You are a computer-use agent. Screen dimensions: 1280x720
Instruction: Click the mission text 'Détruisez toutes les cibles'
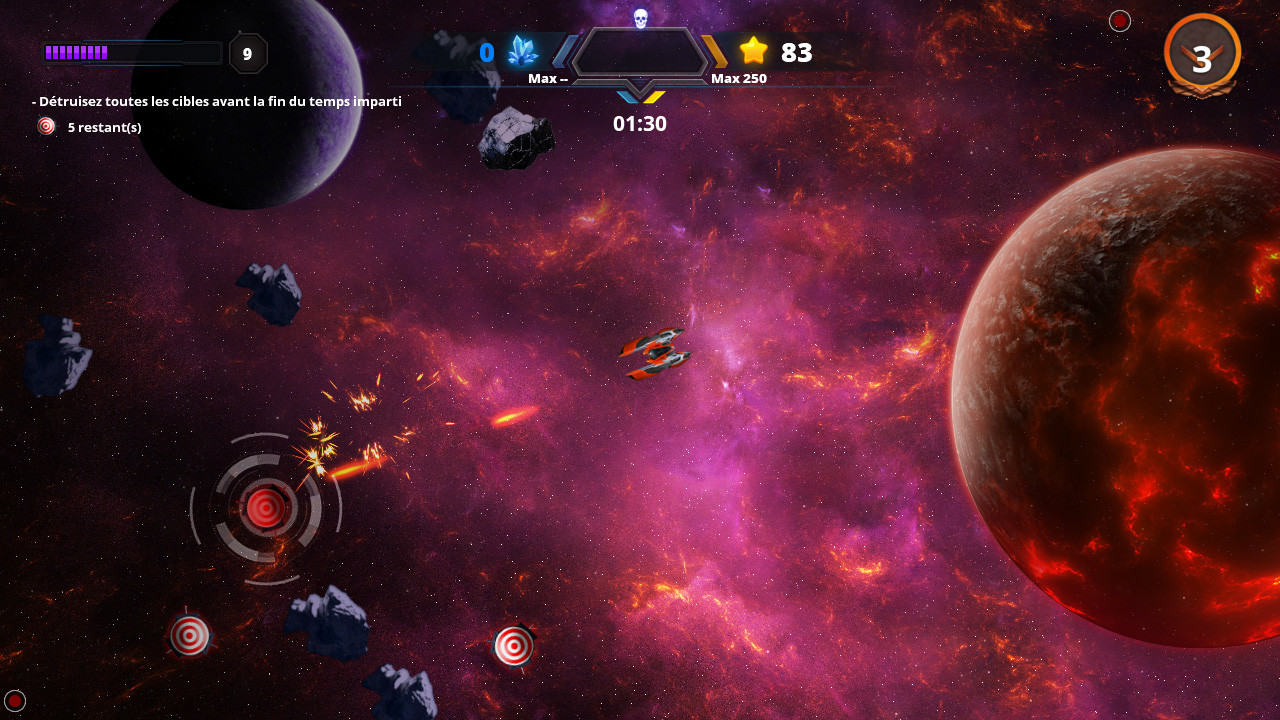pos(215,101)
